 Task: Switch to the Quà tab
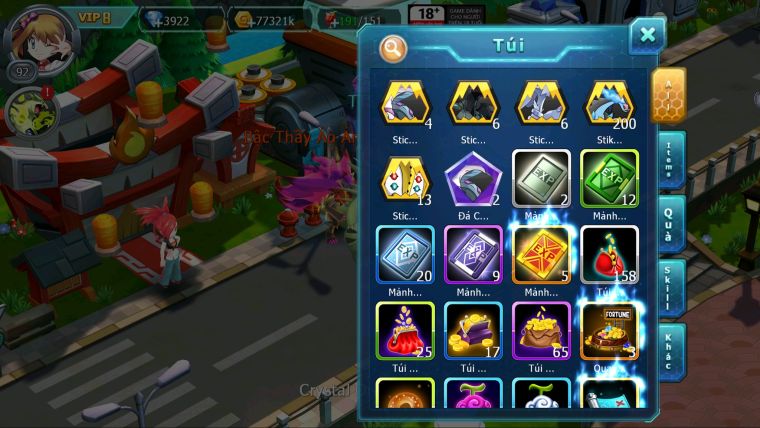pos(669,223)
